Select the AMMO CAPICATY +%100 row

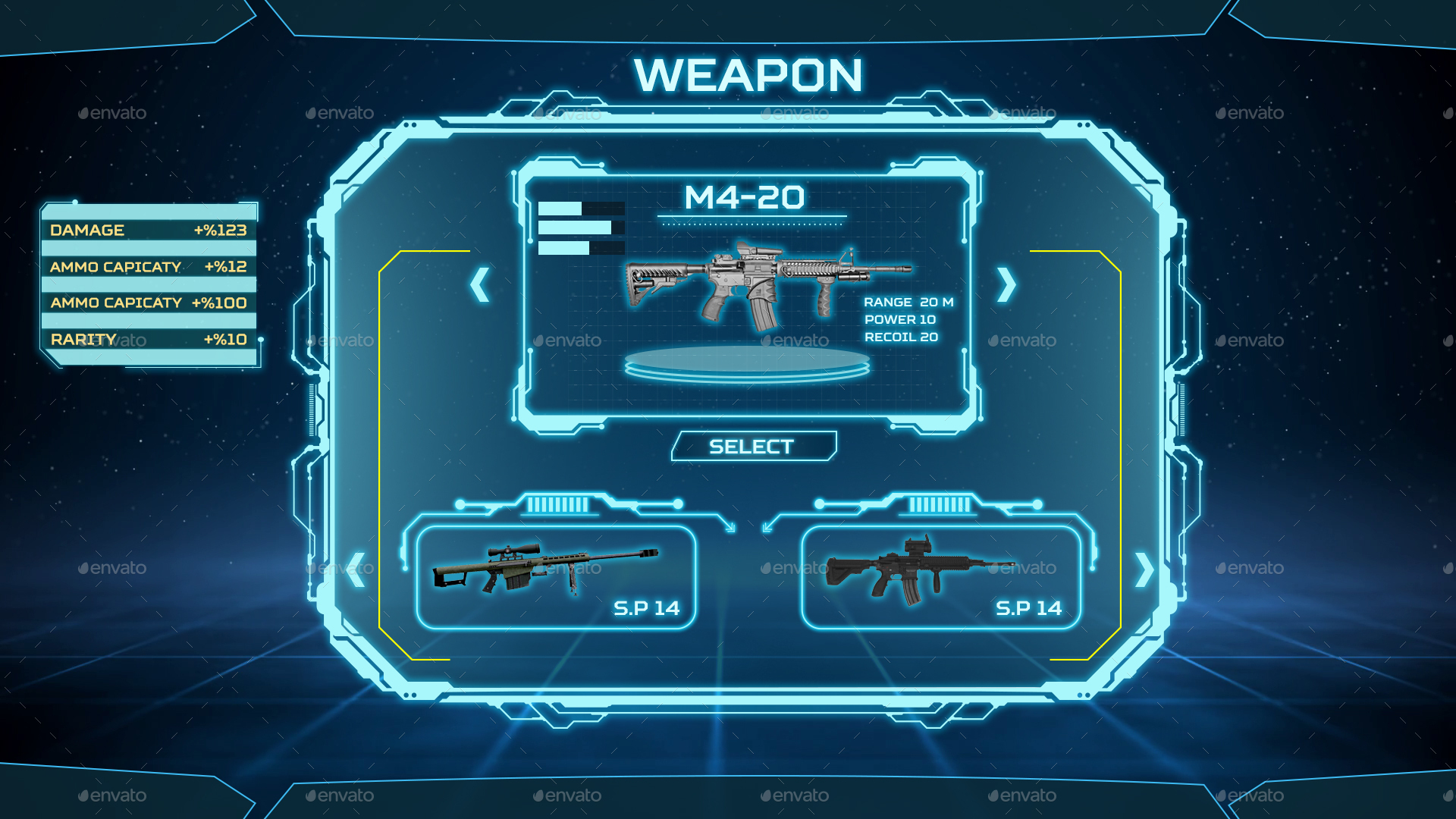(149, 303)
